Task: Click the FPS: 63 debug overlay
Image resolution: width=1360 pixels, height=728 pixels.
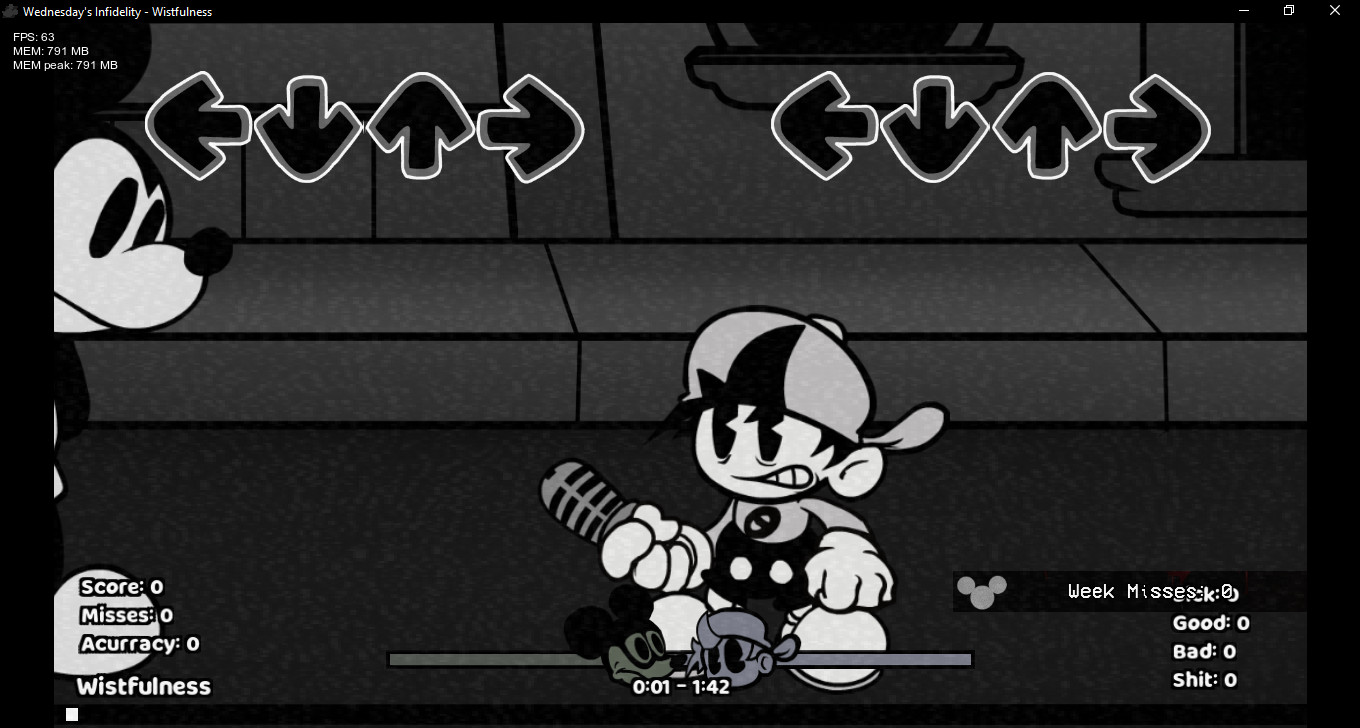Action: coord(33,36)
